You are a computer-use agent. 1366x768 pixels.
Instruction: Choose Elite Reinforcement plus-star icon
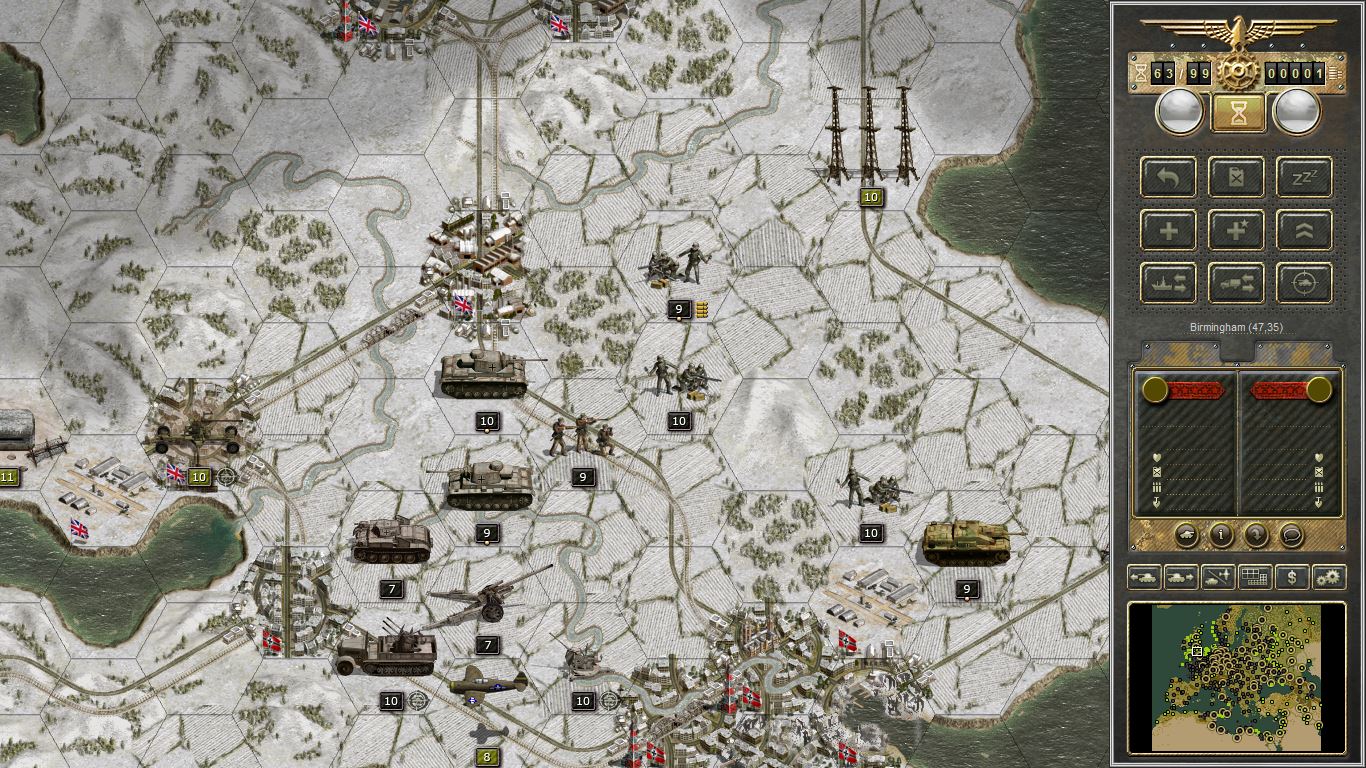click(x=1236, y=230)
